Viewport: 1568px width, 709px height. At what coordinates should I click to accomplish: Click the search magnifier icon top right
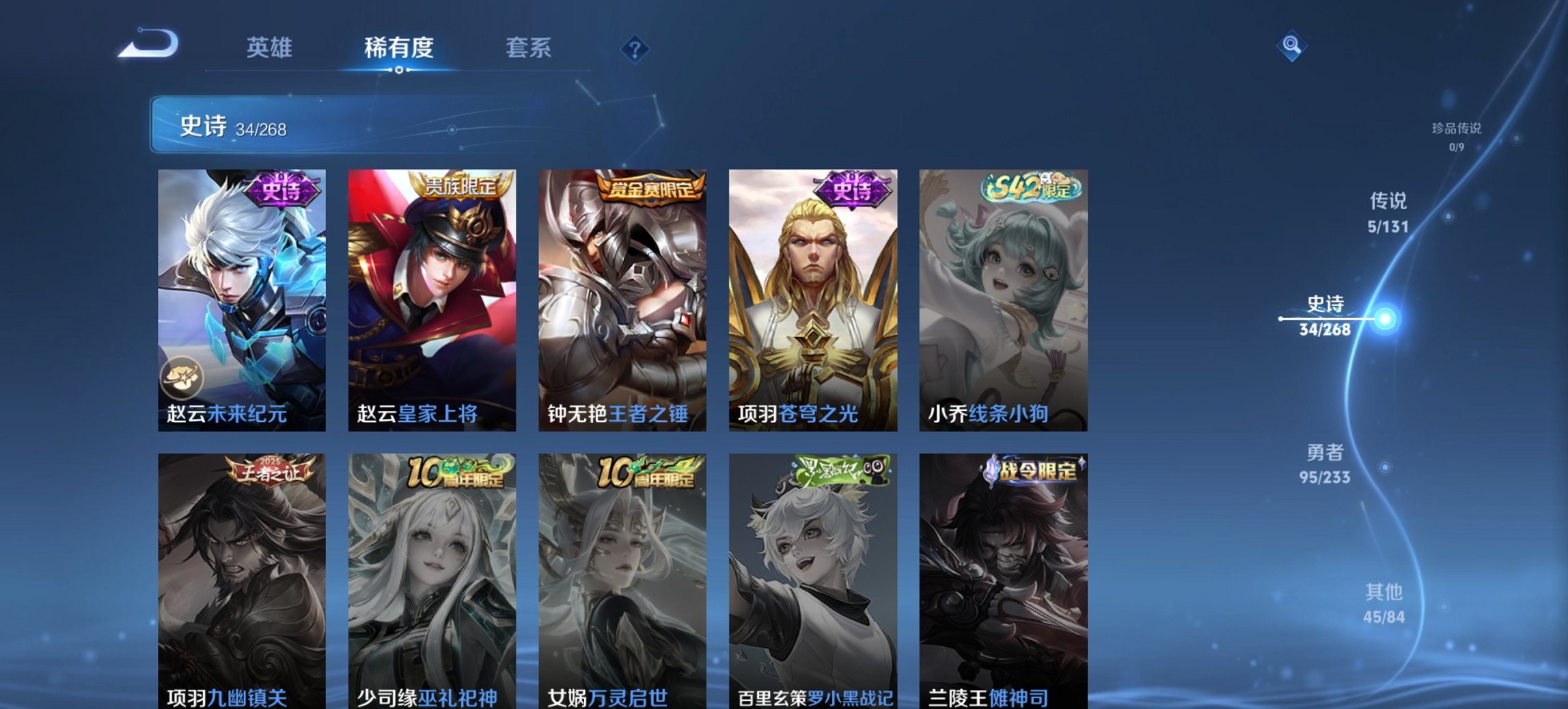click(1290, 45)
